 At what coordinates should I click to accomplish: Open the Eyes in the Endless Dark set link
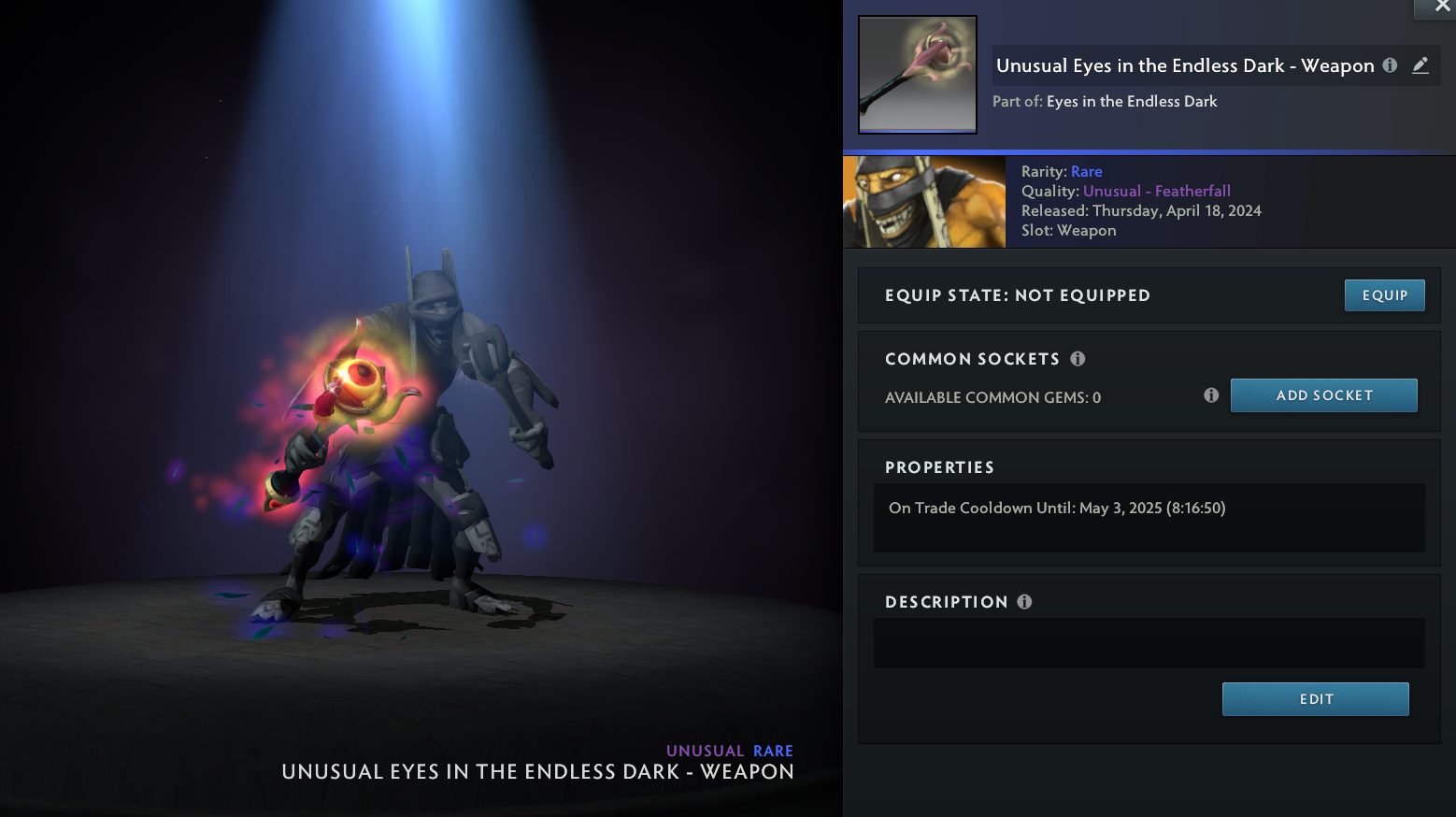pos(1132,101)
